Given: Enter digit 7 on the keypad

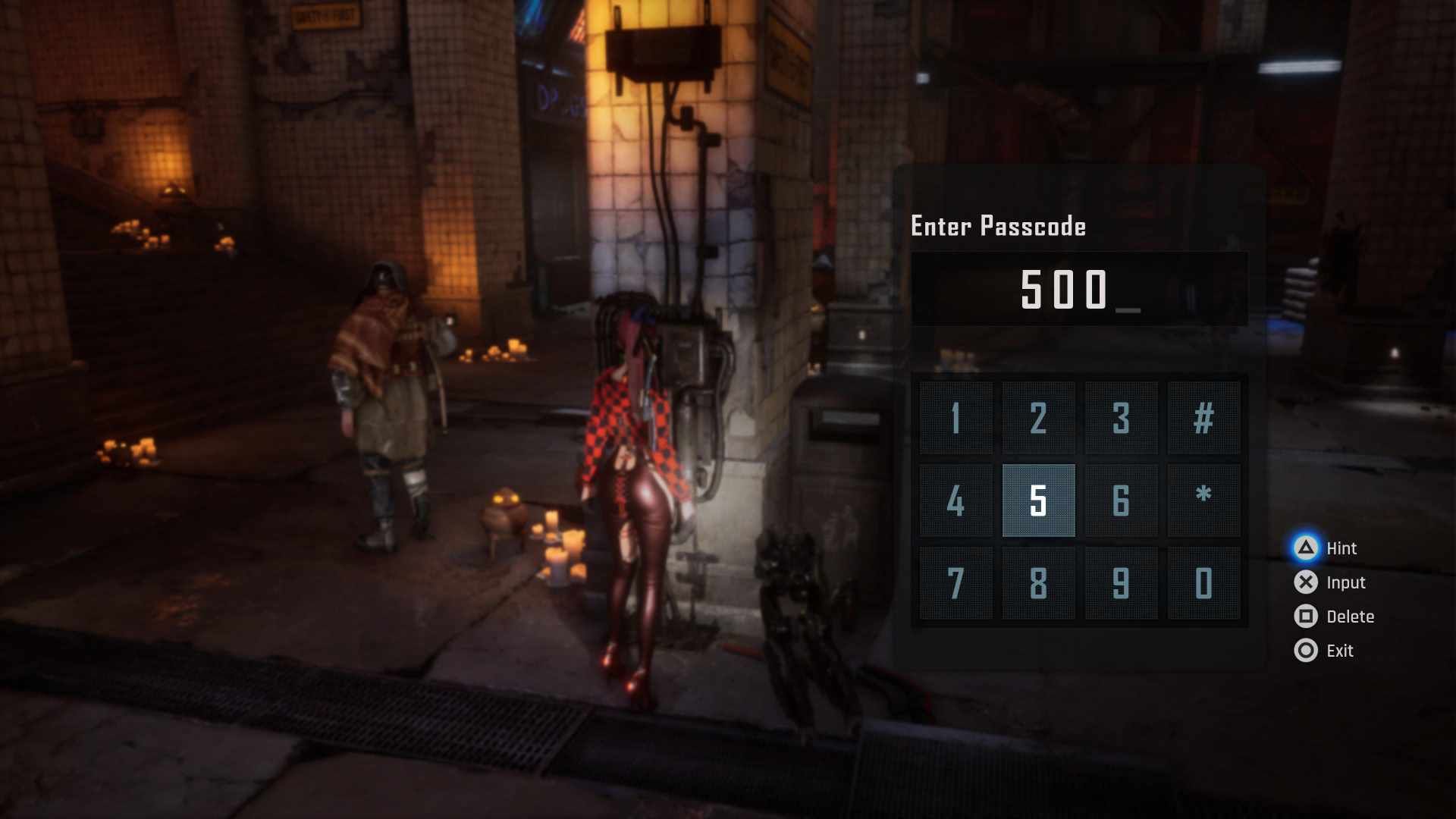Looking at the screenshot, I should [955, 583].
